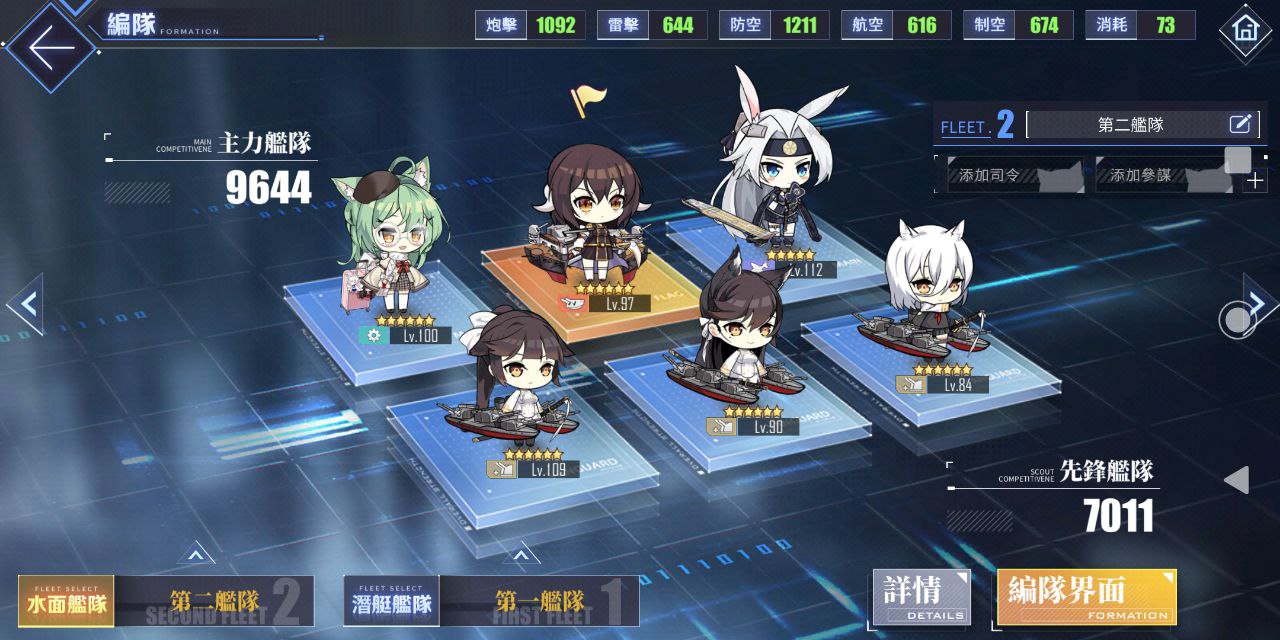
Task: Expand the submarine fleet list arrow
Action: point(520,554)
